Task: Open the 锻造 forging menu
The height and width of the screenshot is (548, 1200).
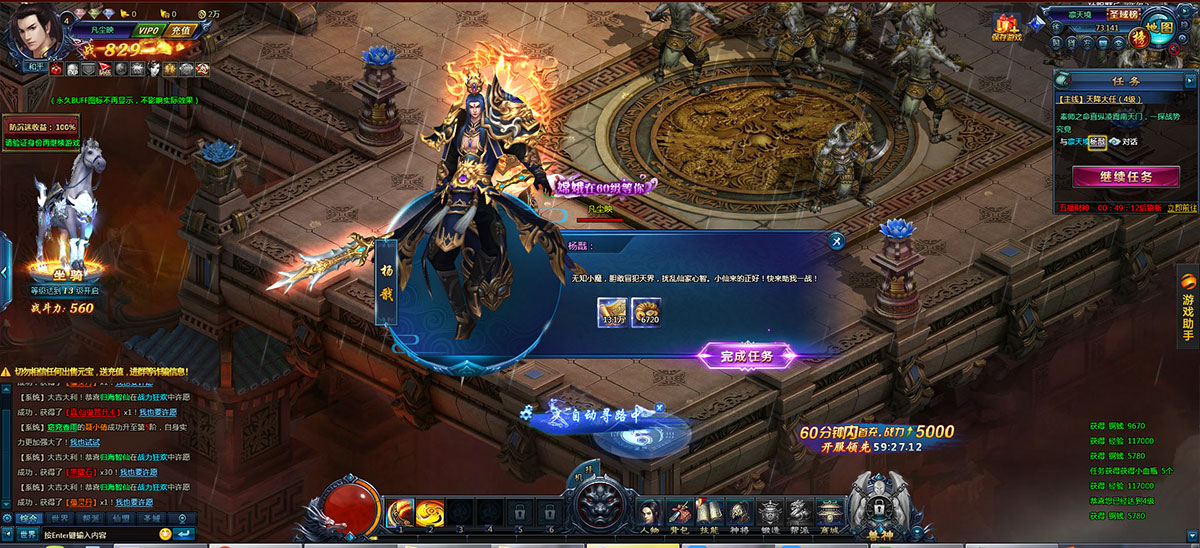Action: click(x=769, y=512)
